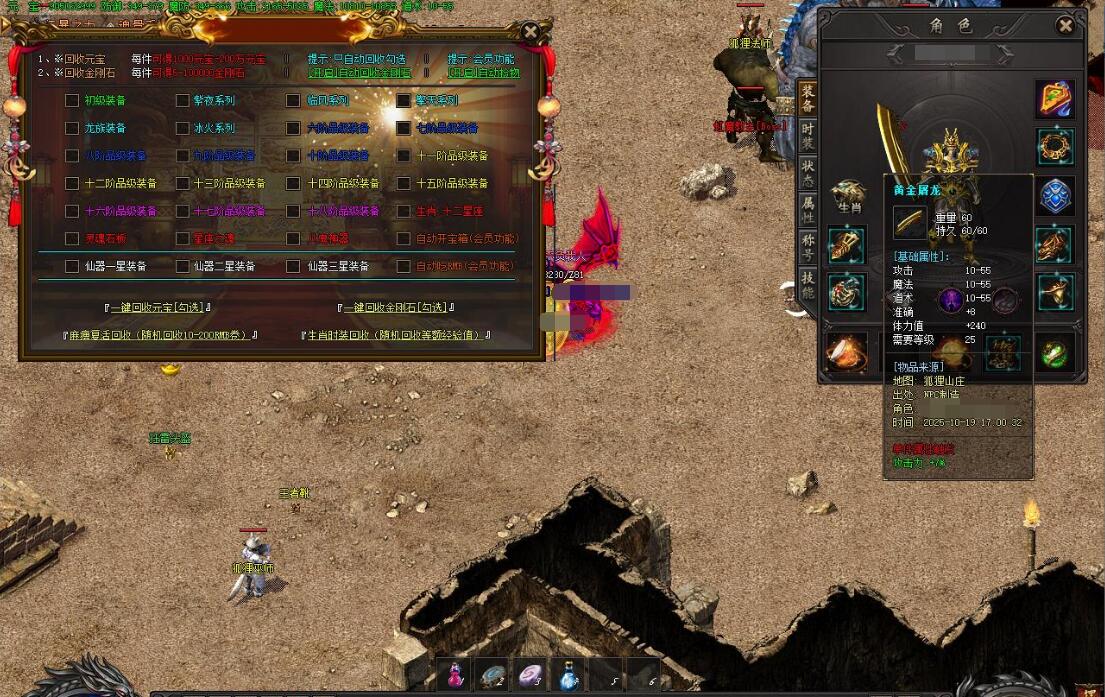The image size is (1105, 697).
Task: Click 一键回收元宝 link
Action: 158,307
